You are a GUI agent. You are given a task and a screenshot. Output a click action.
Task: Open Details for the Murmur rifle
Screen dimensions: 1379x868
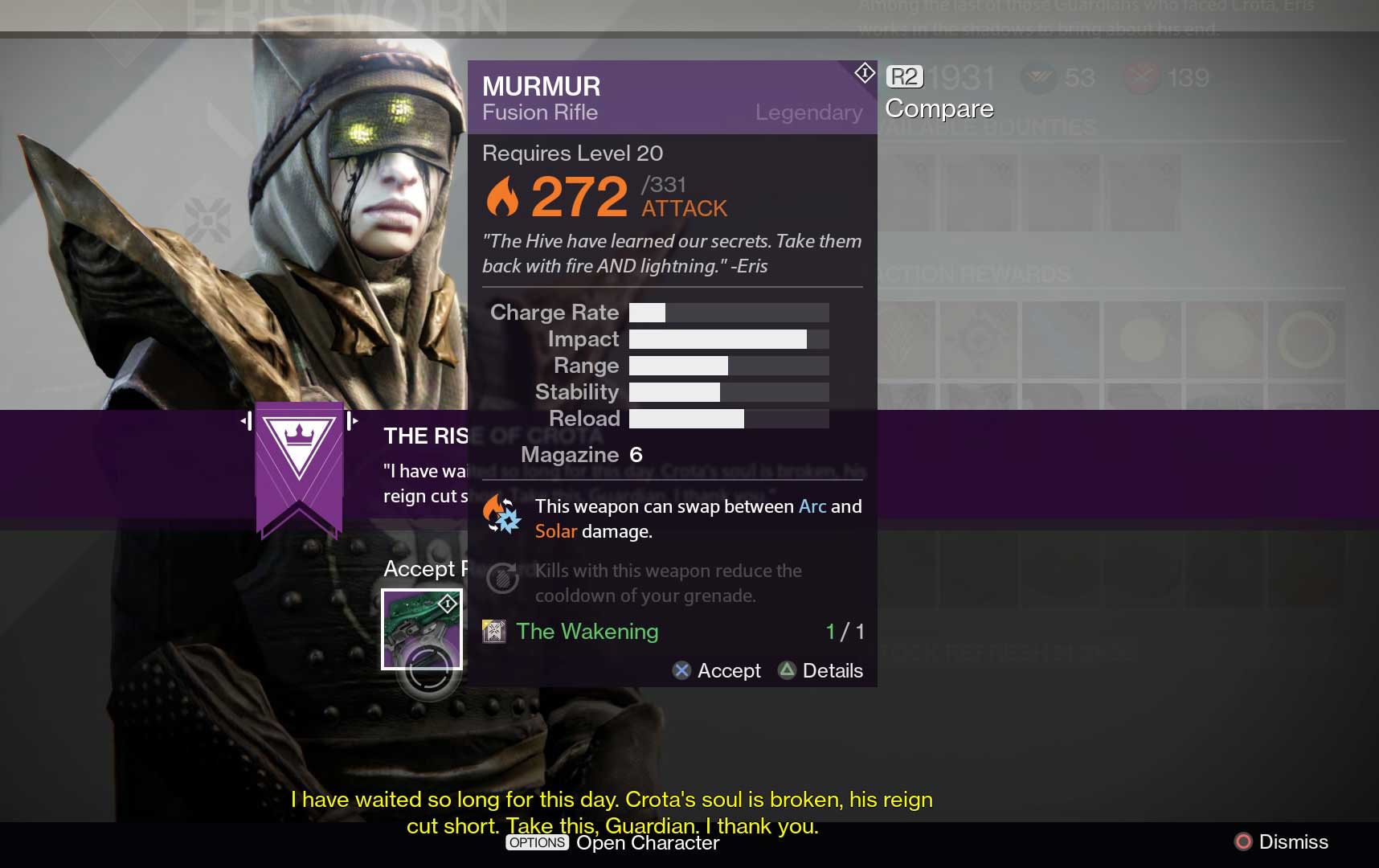click(x=821, y=670)
